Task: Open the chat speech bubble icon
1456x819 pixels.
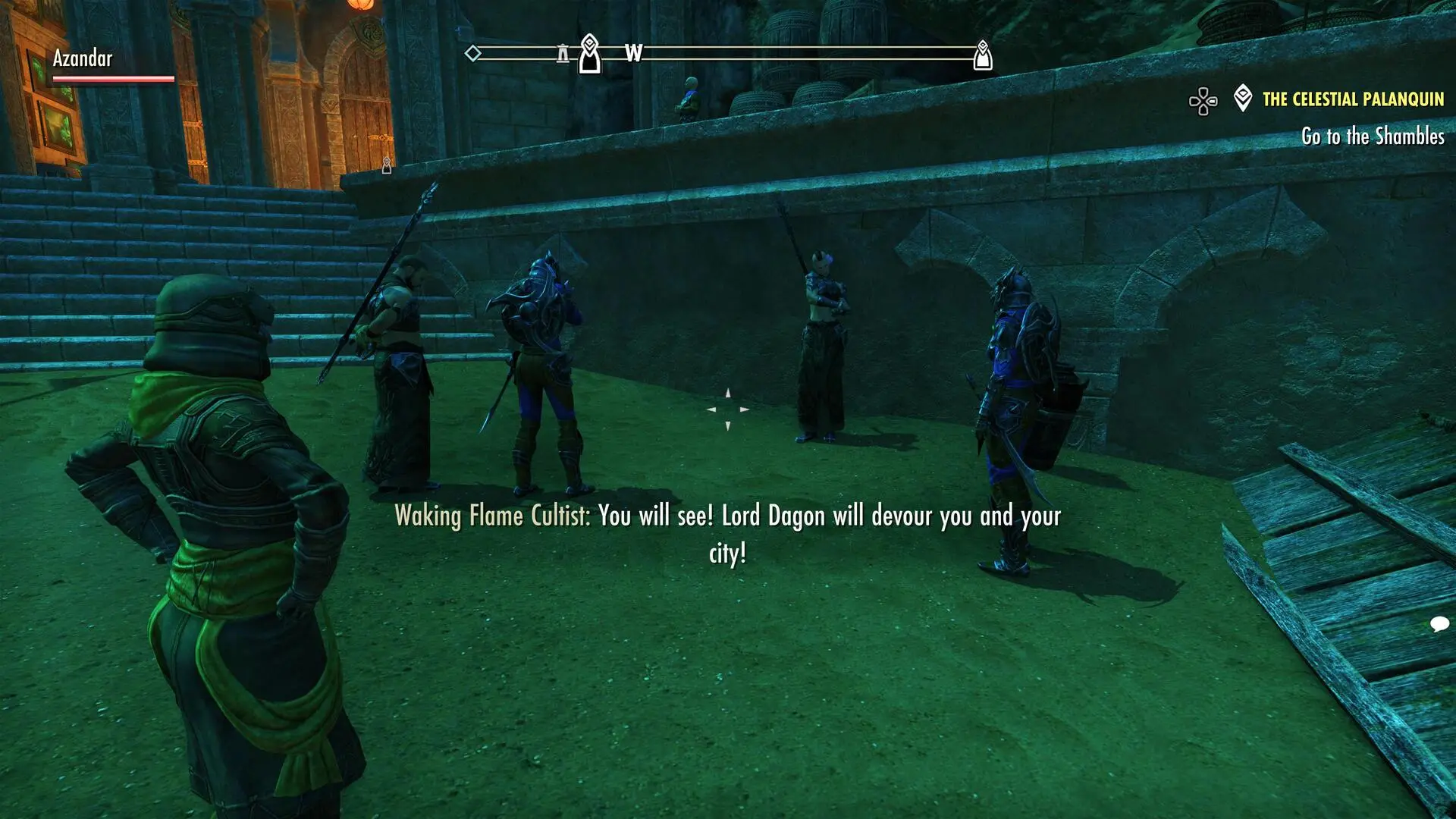Action: (1439, 624)
